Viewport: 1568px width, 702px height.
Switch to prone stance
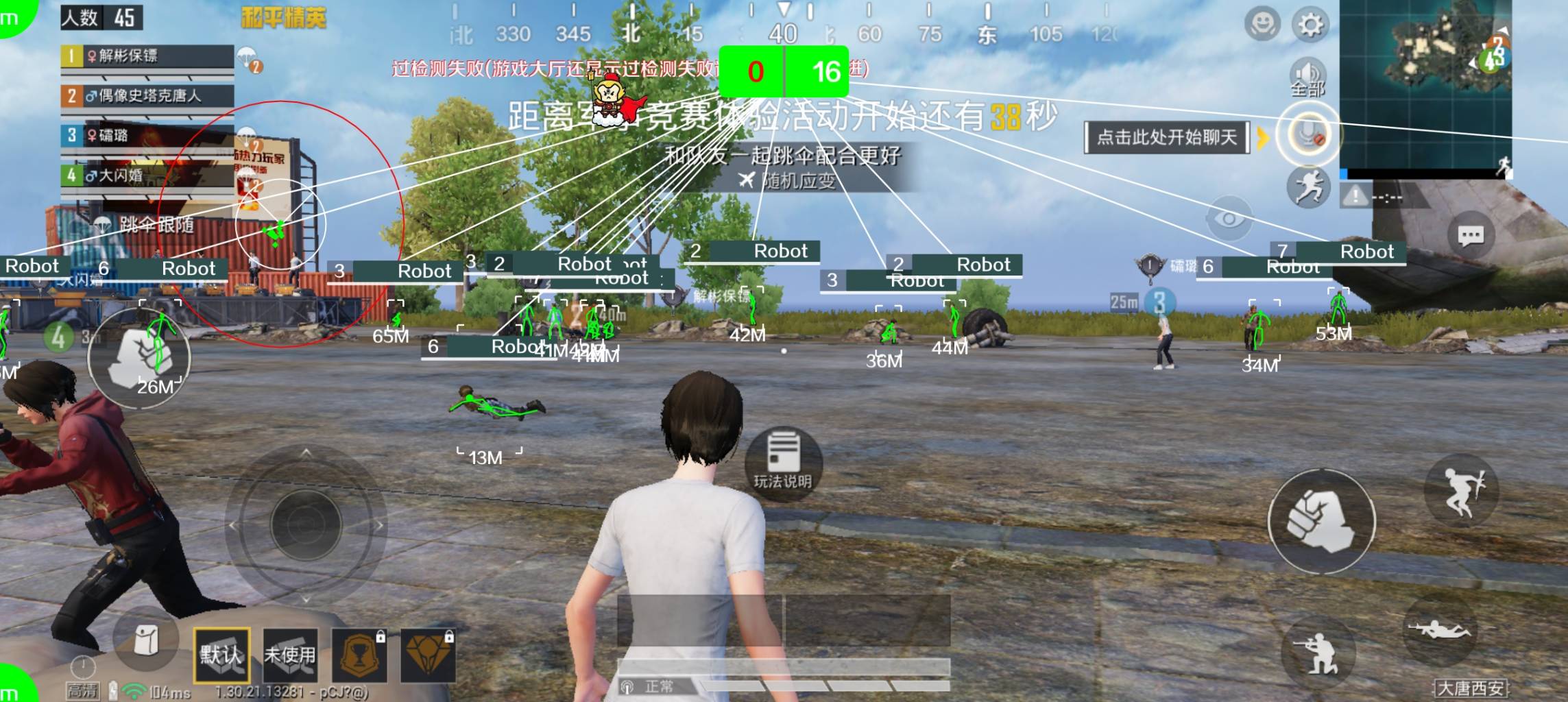click(x=1438, y=631)
